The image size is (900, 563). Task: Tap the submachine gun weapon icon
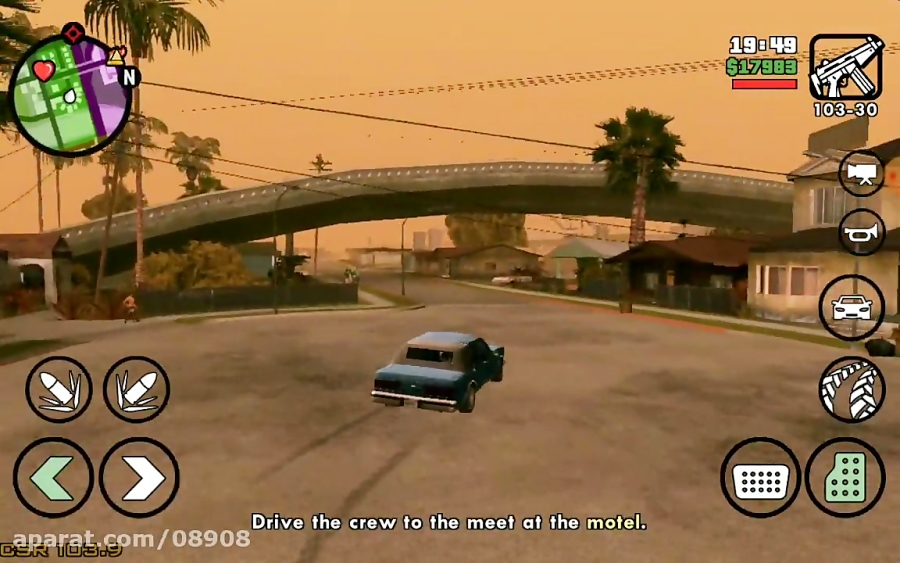845,68
